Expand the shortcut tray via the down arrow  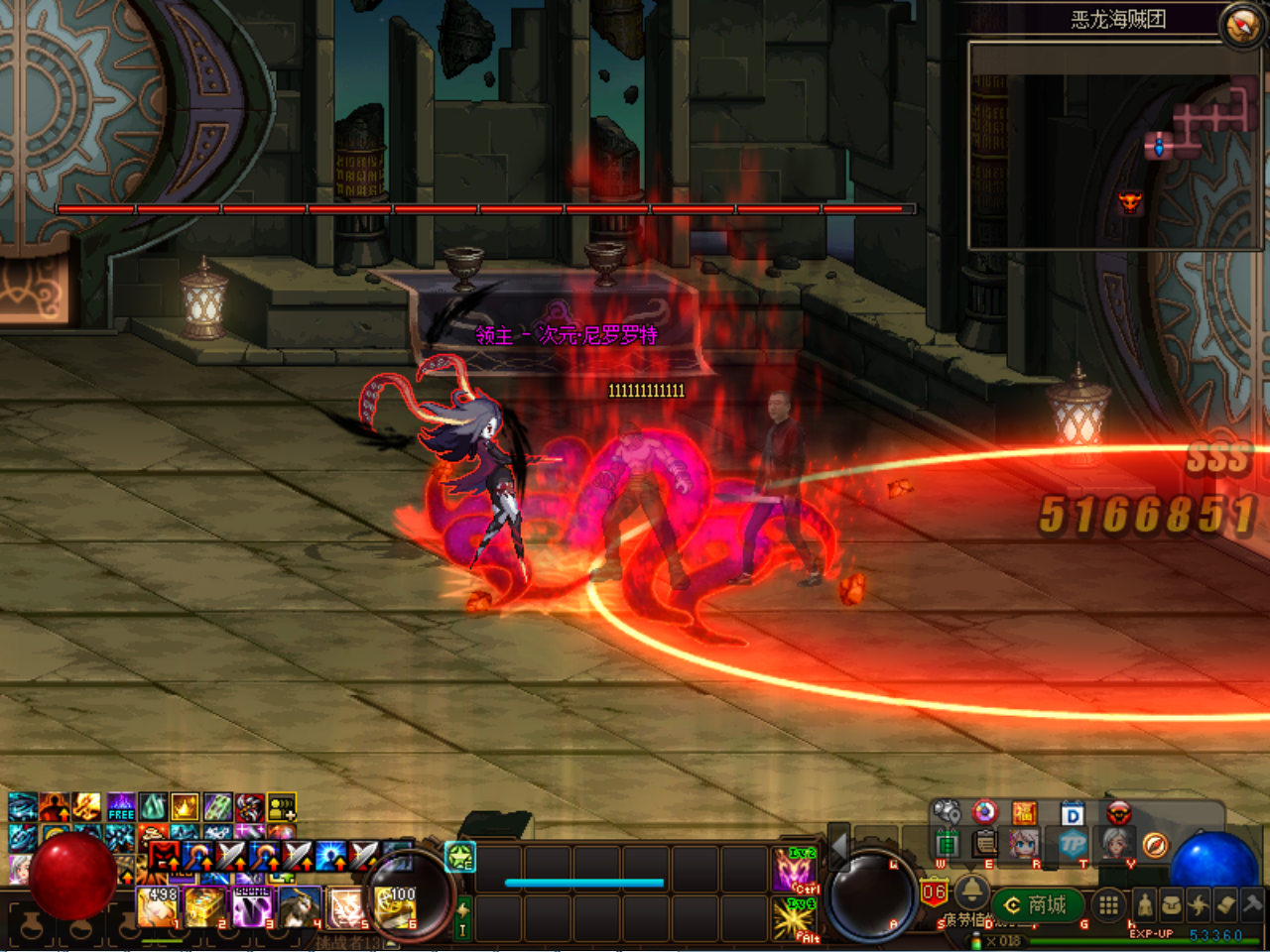tap(970, 867)
